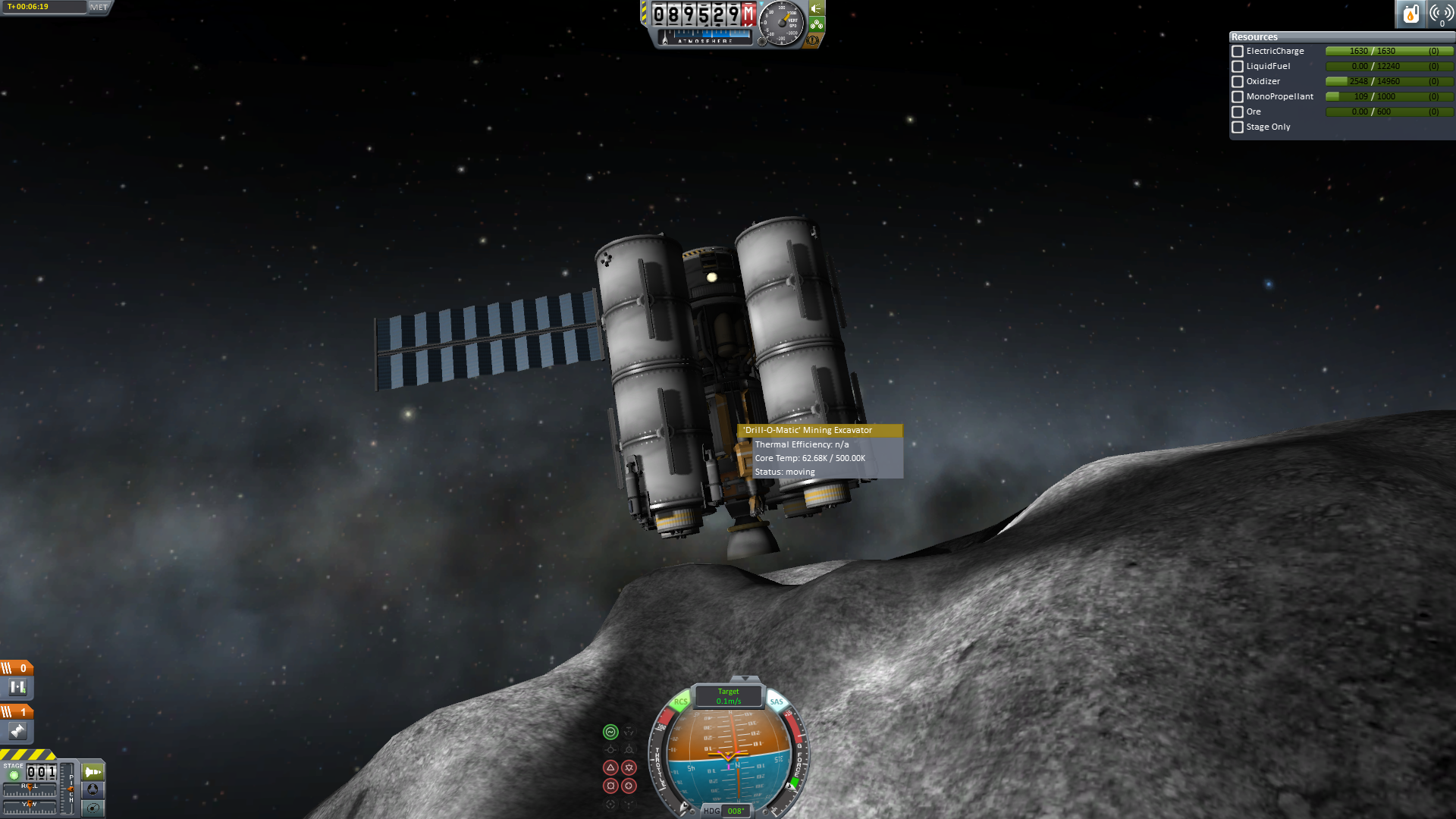Open the resources fuel icon panel
Image resolution: width=1456 pixels, height=819 pixels.
point(1410,14)
